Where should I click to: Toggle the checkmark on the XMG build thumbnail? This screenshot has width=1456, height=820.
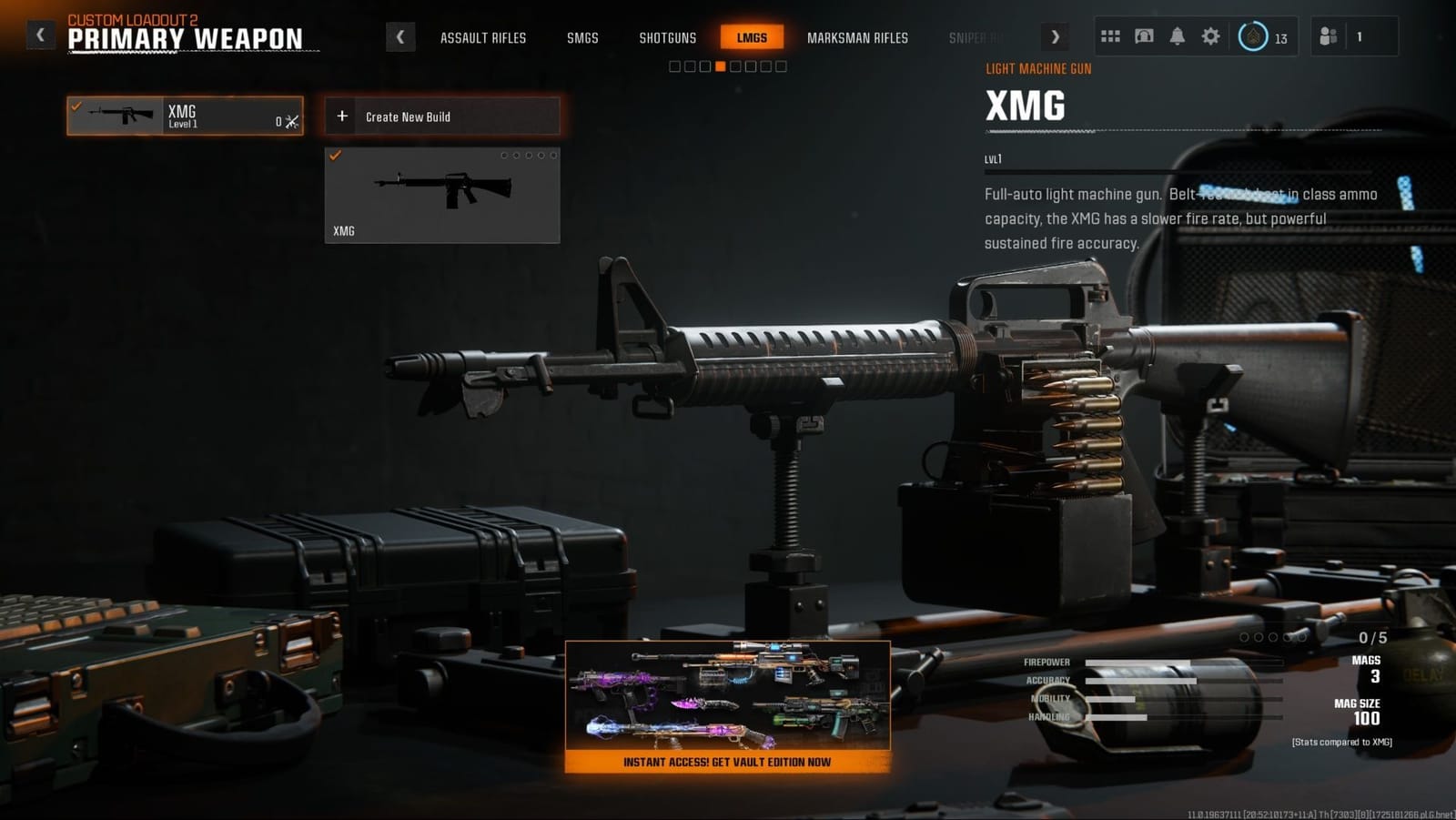pyautogui.click(x=339, y=157)
